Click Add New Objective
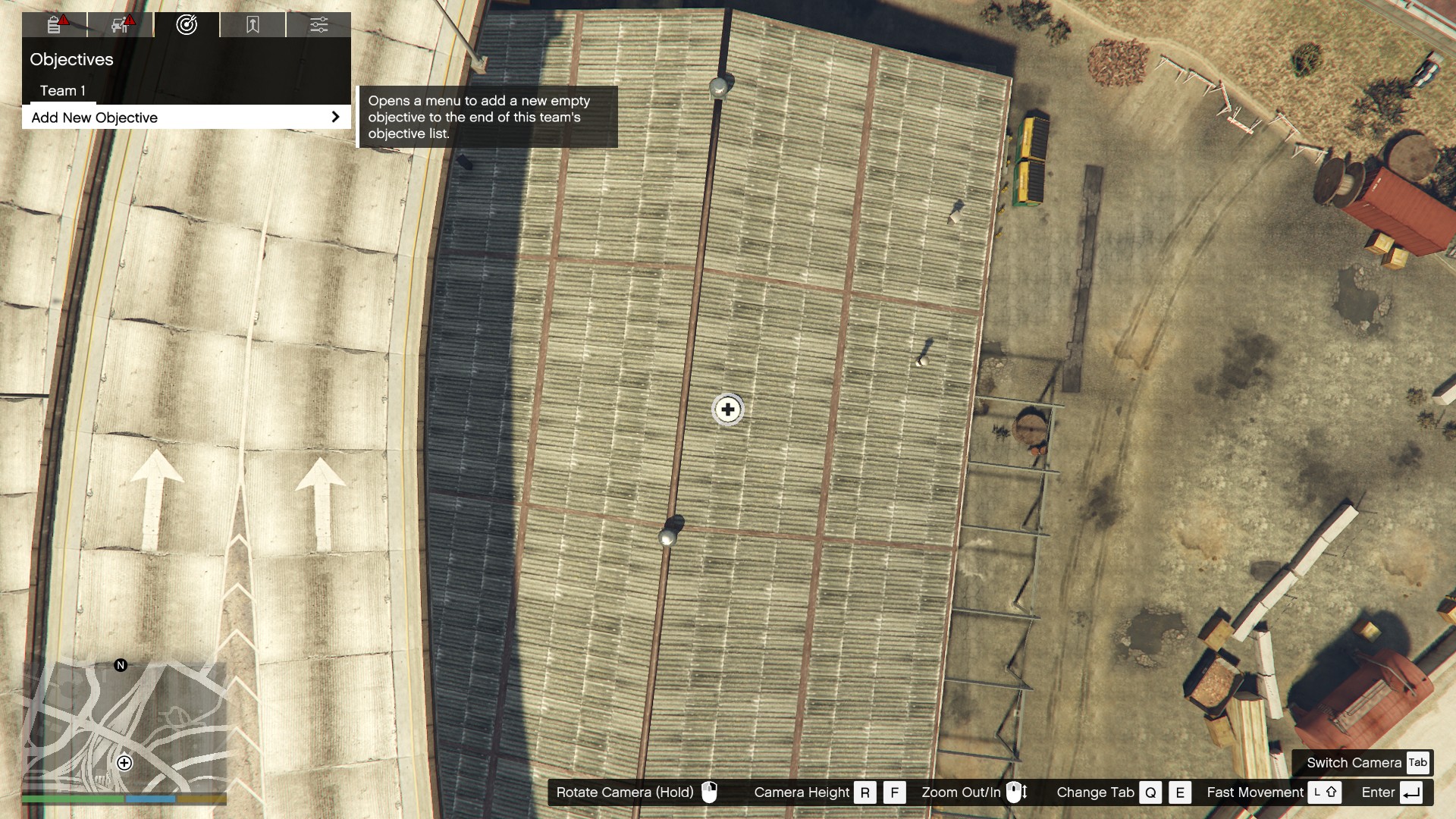 click(94, 118)
